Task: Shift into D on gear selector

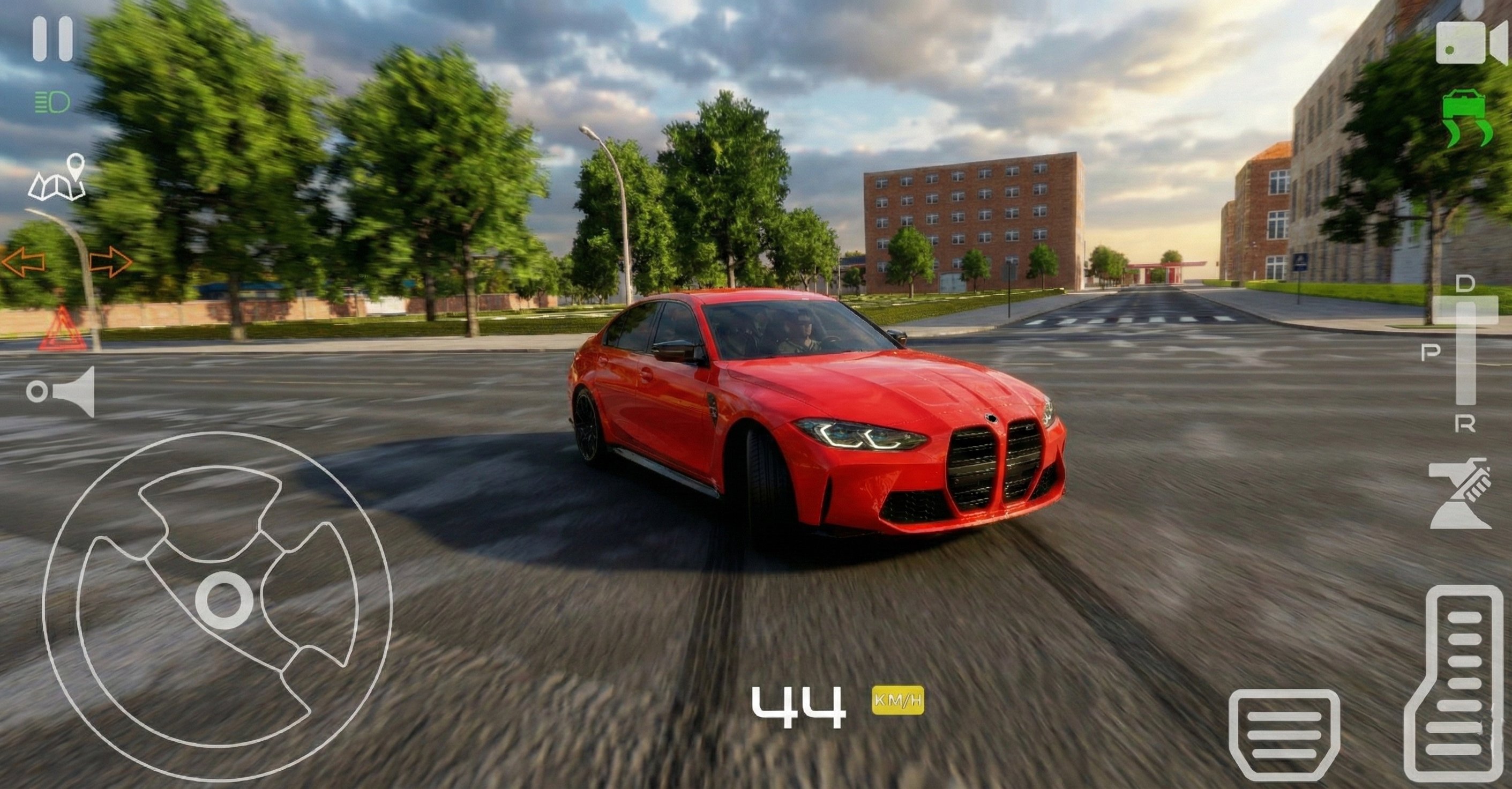Action: click(1465, 285)
